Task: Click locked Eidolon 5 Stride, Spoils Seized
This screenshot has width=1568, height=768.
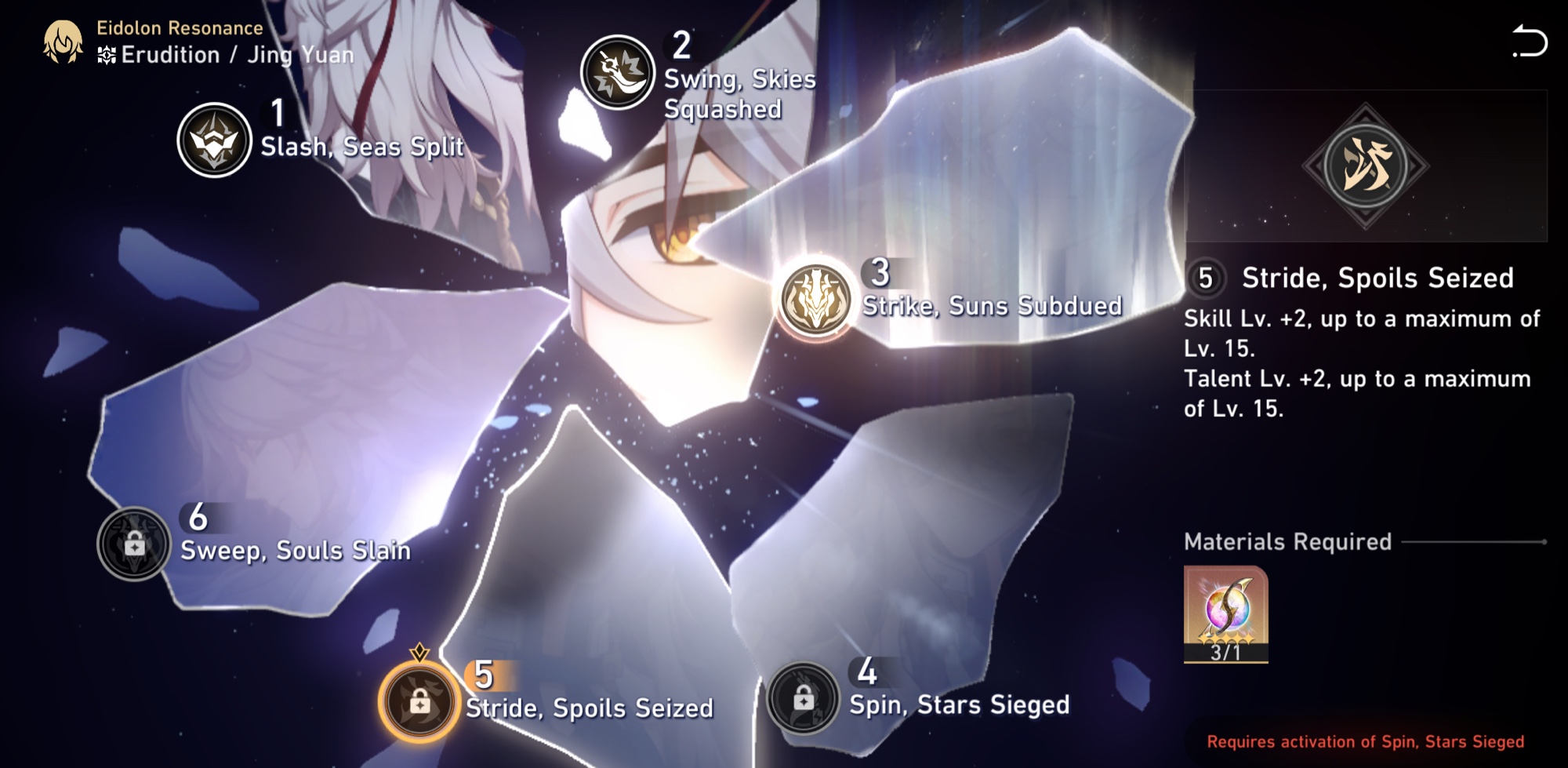Action: pos(419,701)
